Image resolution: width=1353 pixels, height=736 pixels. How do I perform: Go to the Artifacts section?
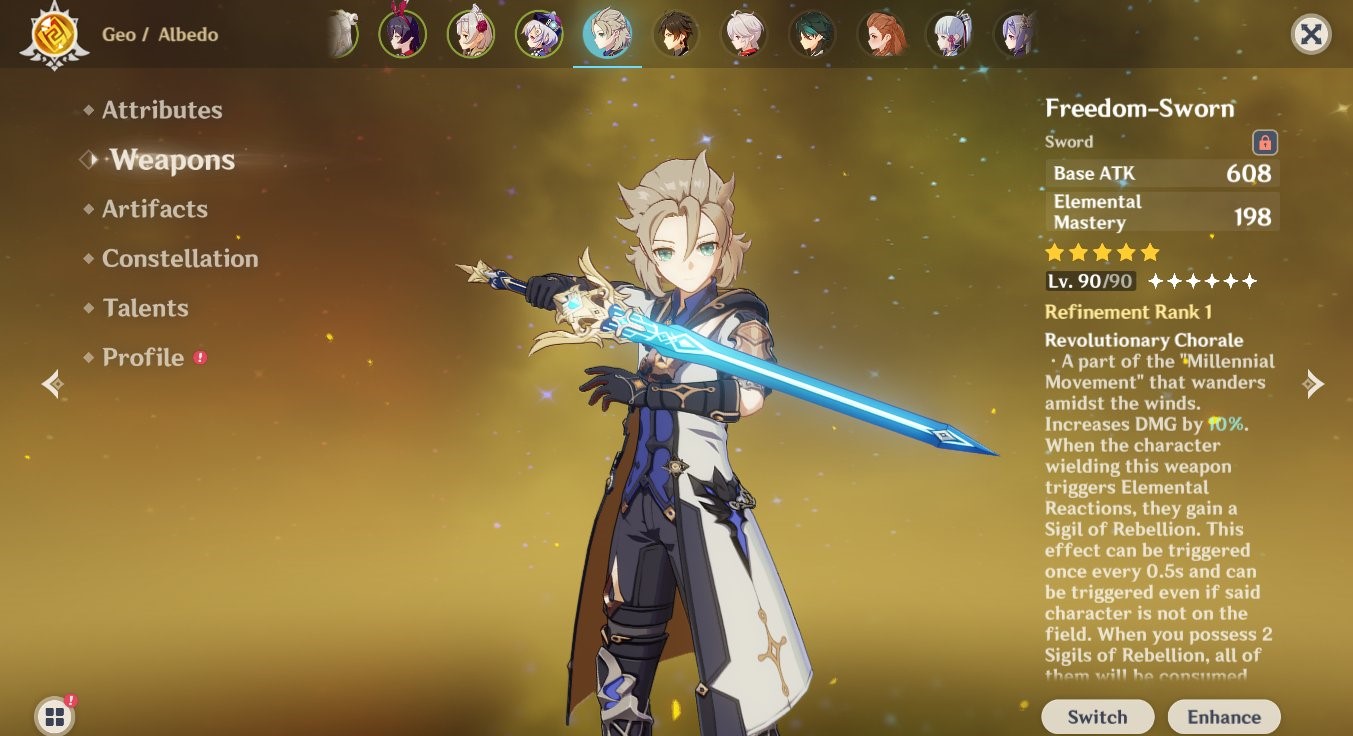[x=154, y=209]
